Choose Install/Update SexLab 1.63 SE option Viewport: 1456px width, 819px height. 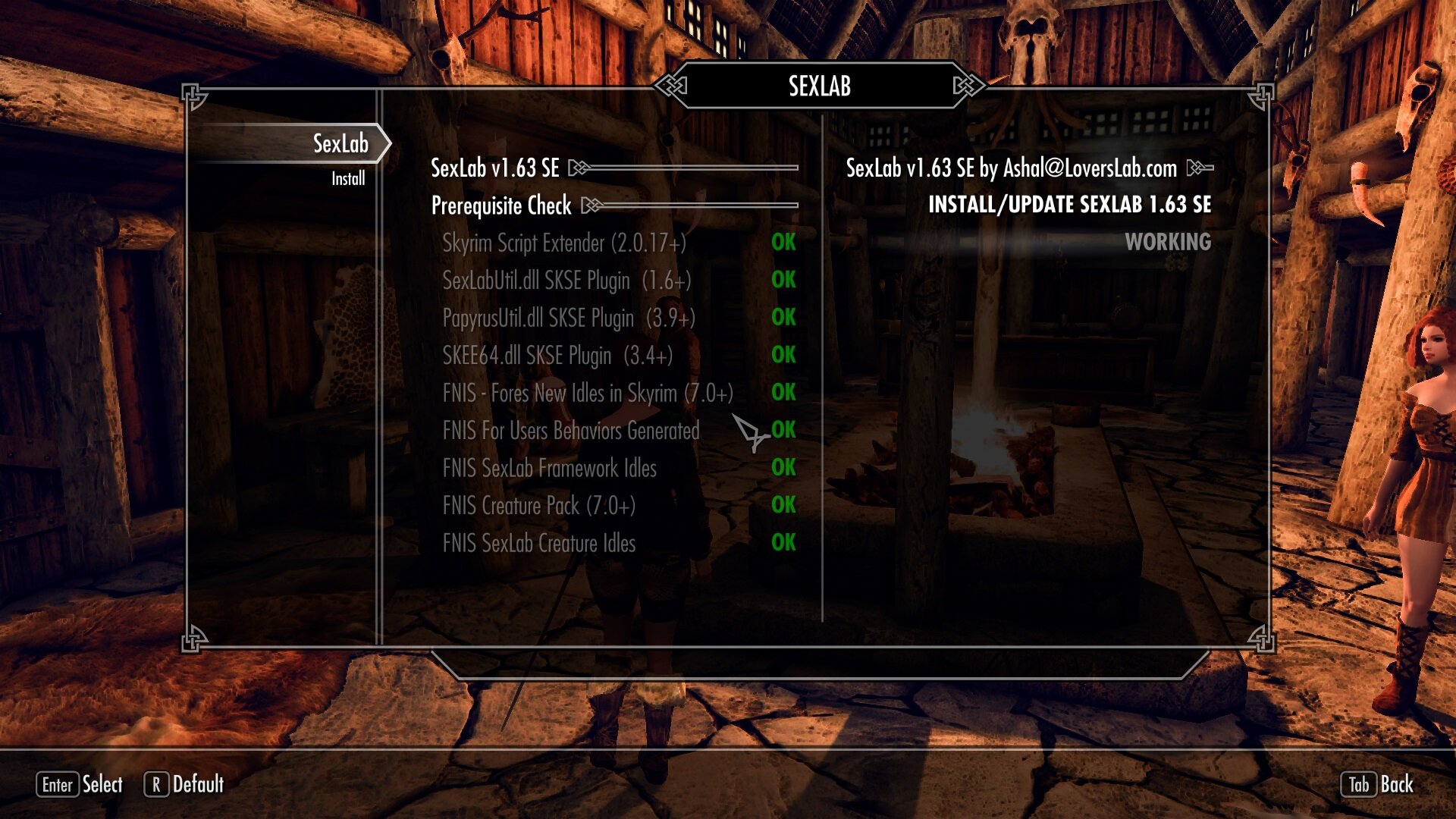(x=1069, y=205)
